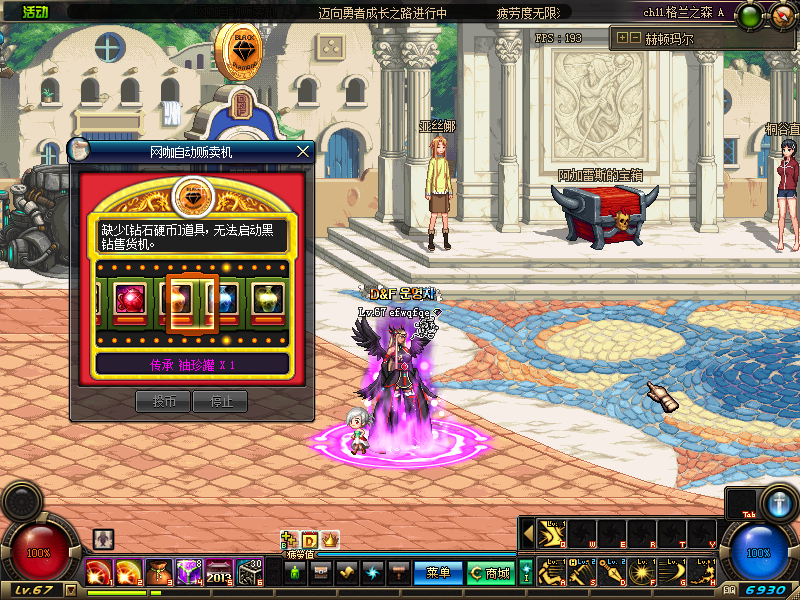Click the compass map icon
The height and width of the screenshot is (600, 800).
coord(777,17)
